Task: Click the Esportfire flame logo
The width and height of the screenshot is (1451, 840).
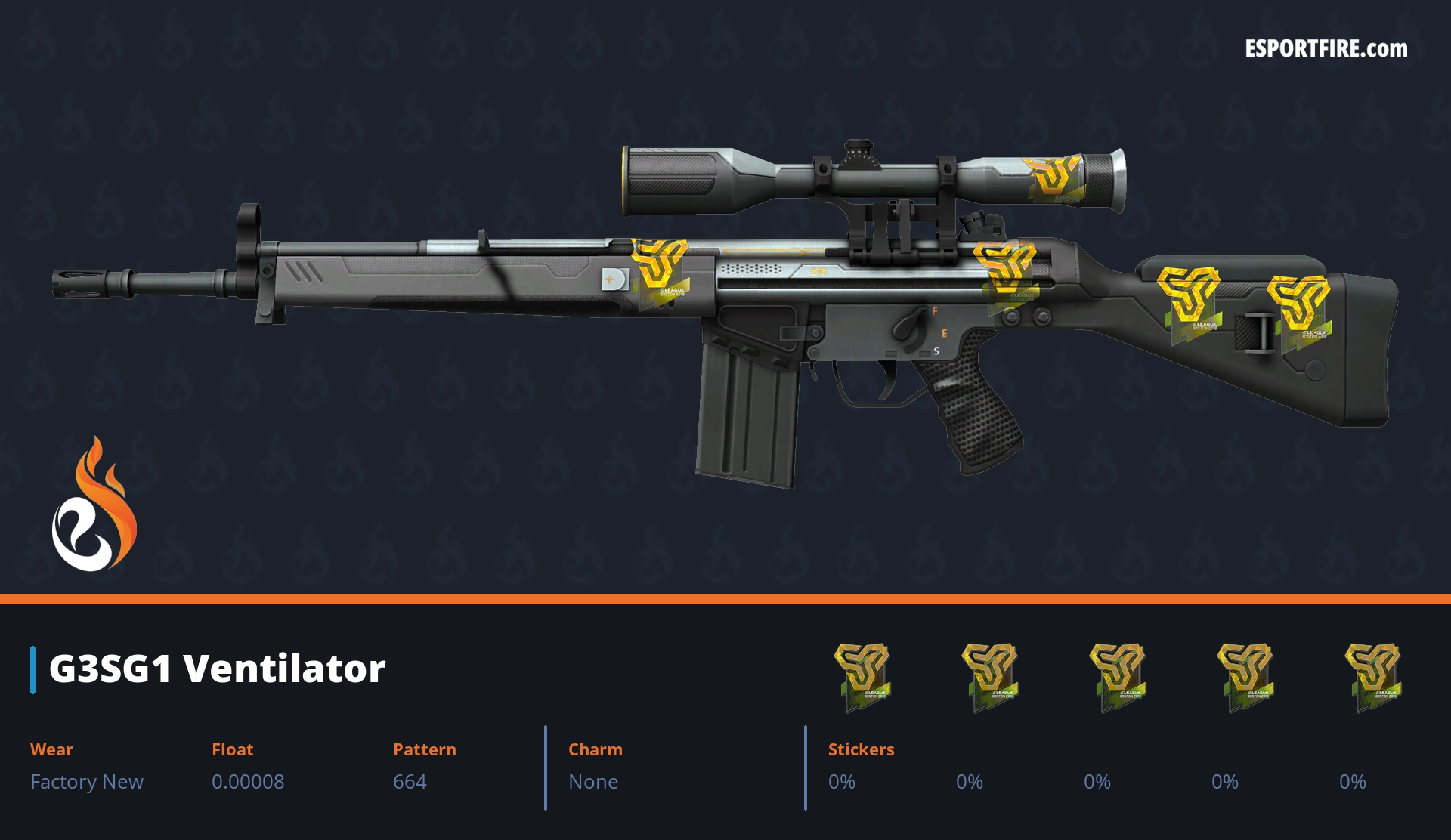Action: (x=94, y=505)
